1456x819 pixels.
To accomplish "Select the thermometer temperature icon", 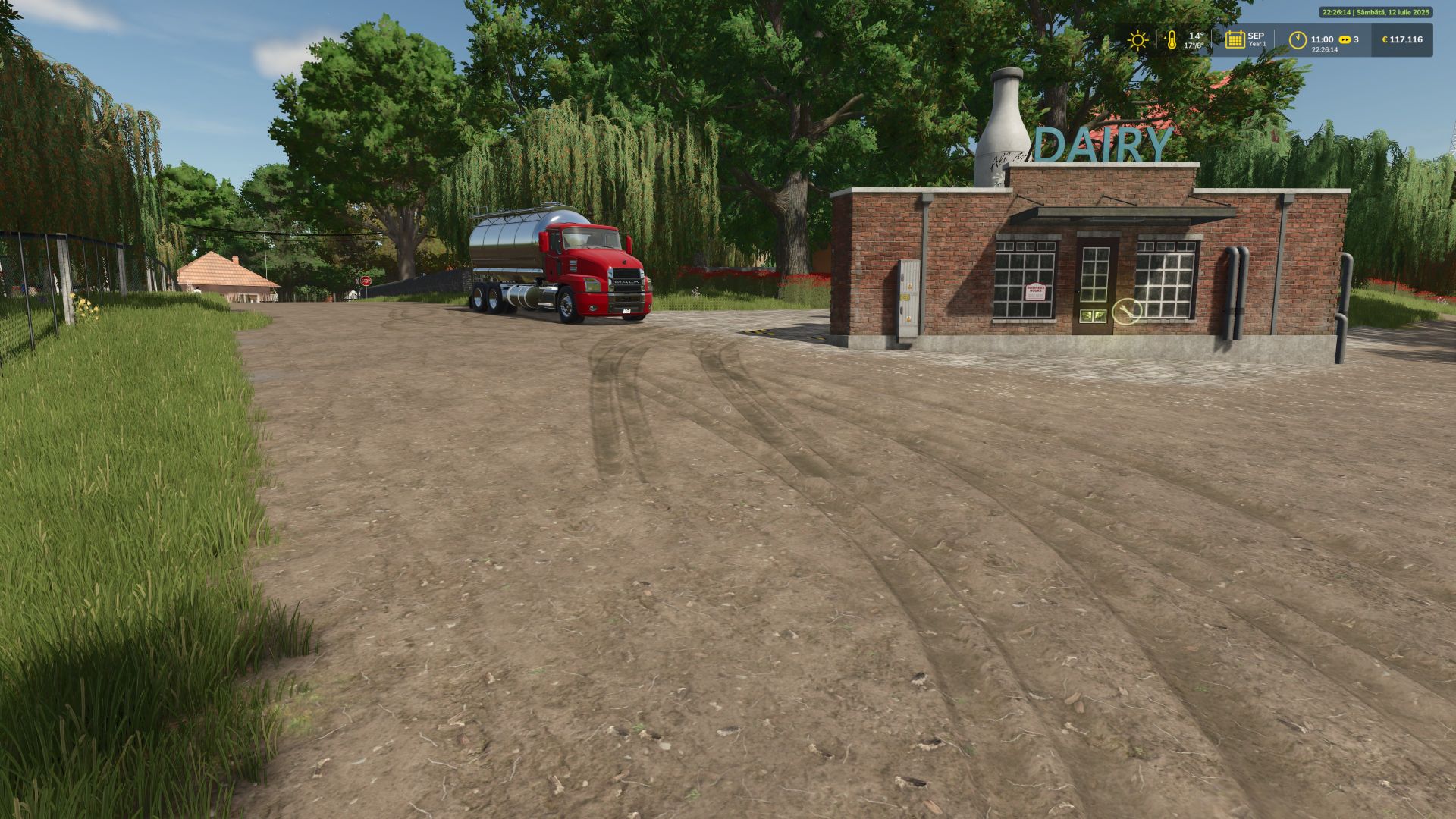I will click(1172, 40).
